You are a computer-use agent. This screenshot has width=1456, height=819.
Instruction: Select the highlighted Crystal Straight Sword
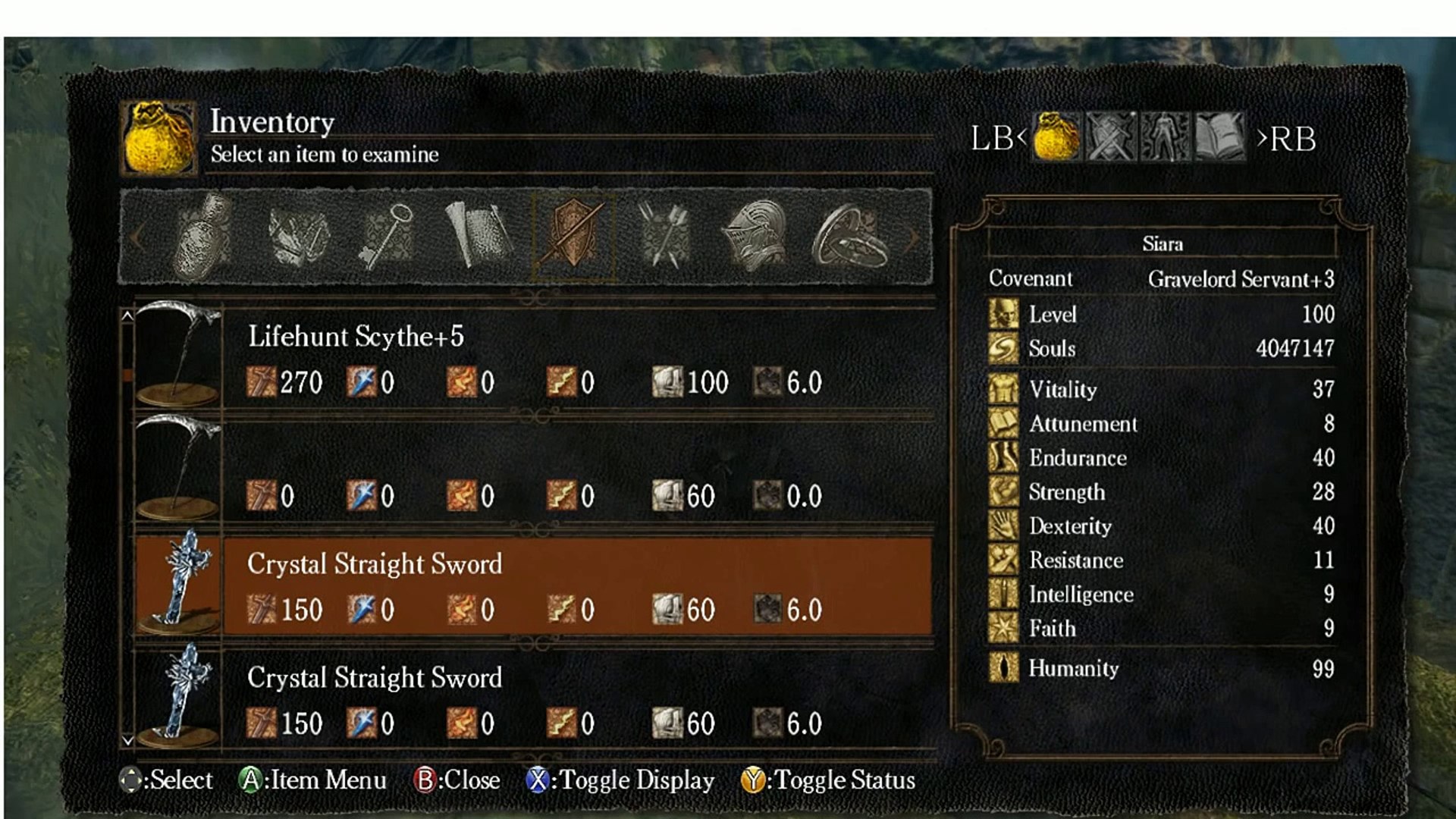531,584
